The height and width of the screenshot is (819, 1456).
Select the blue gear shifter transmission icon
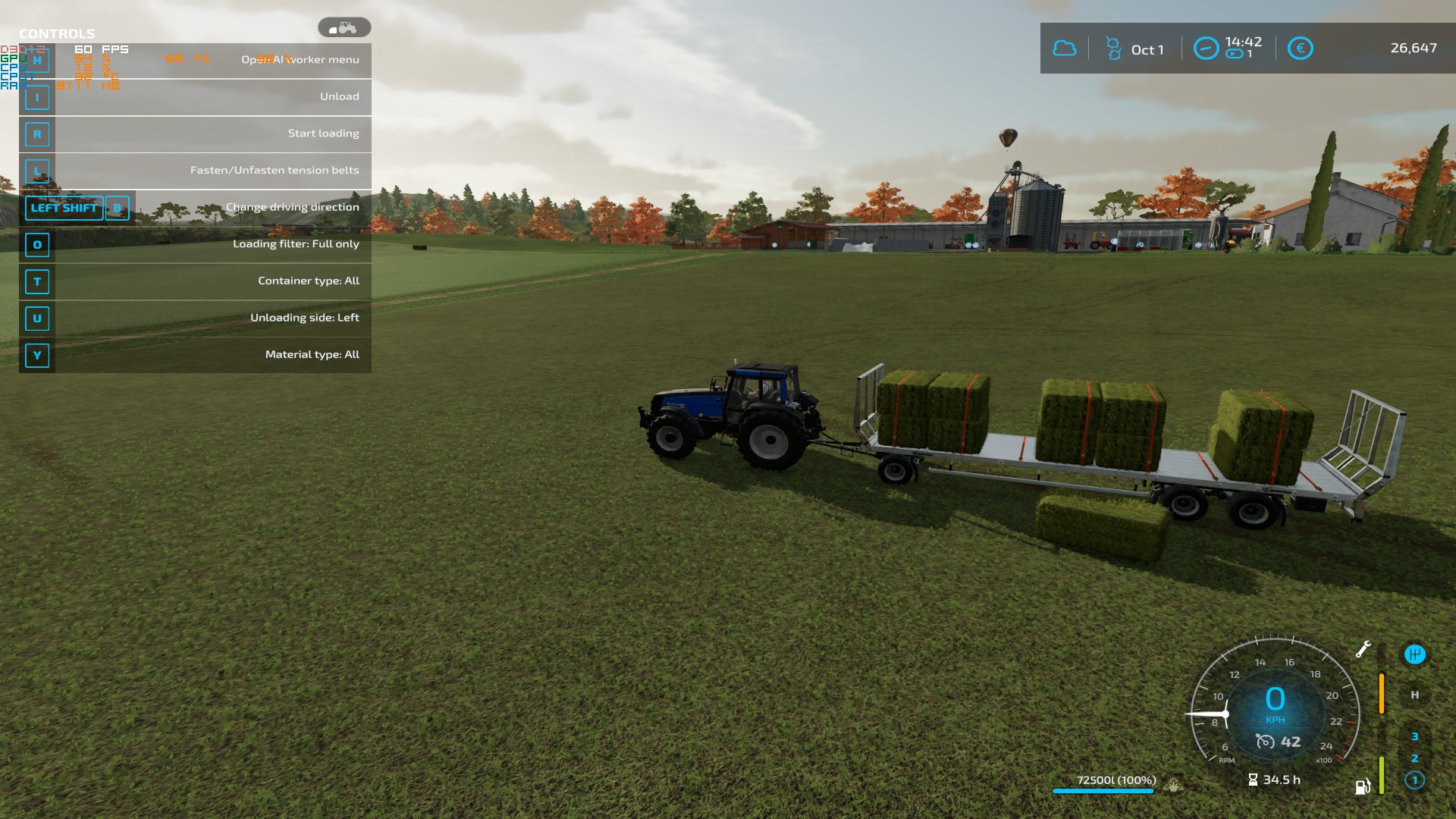point(1415,655)
